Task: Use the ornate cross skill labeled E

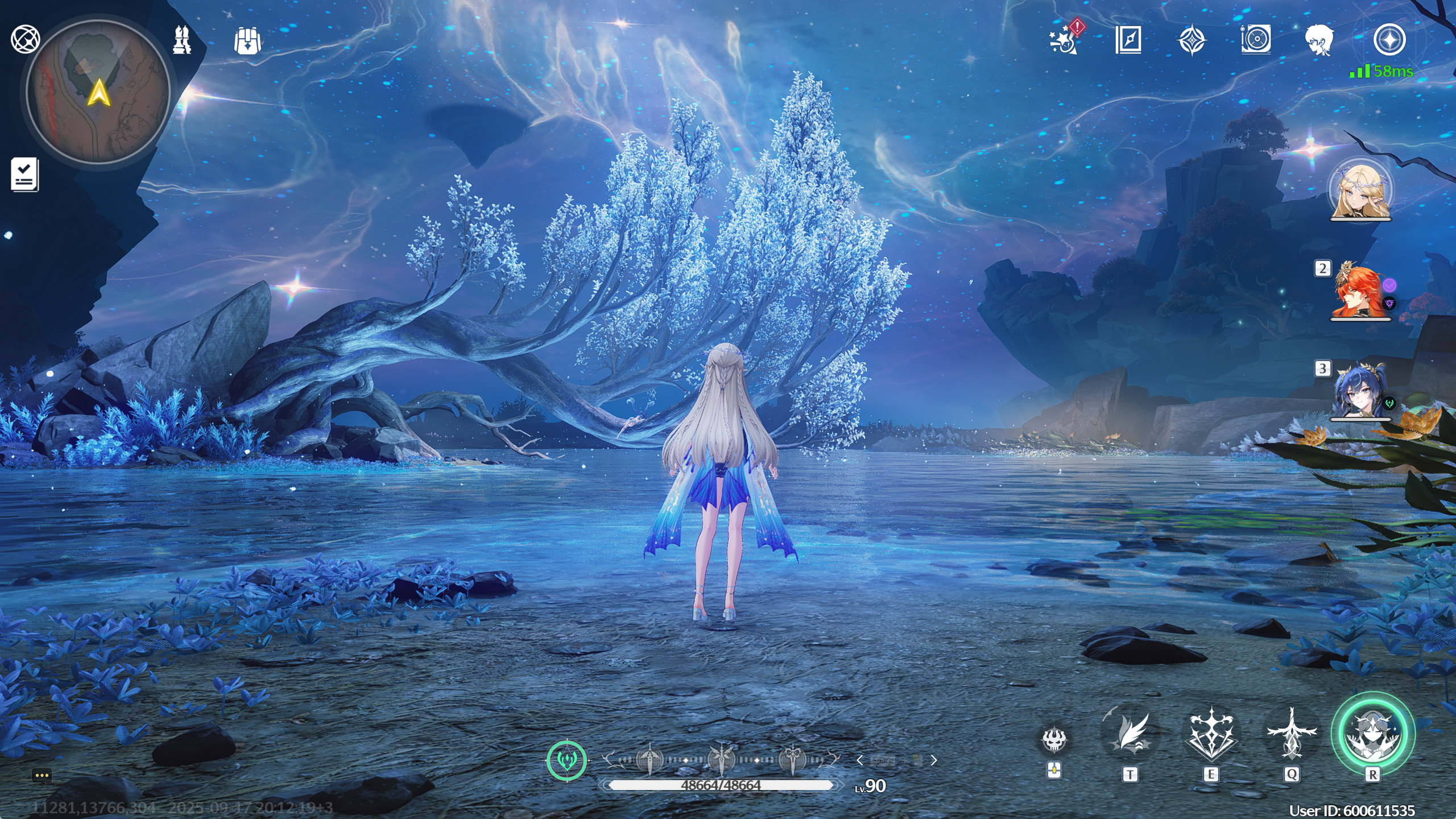Action: tap(1211, 734)
